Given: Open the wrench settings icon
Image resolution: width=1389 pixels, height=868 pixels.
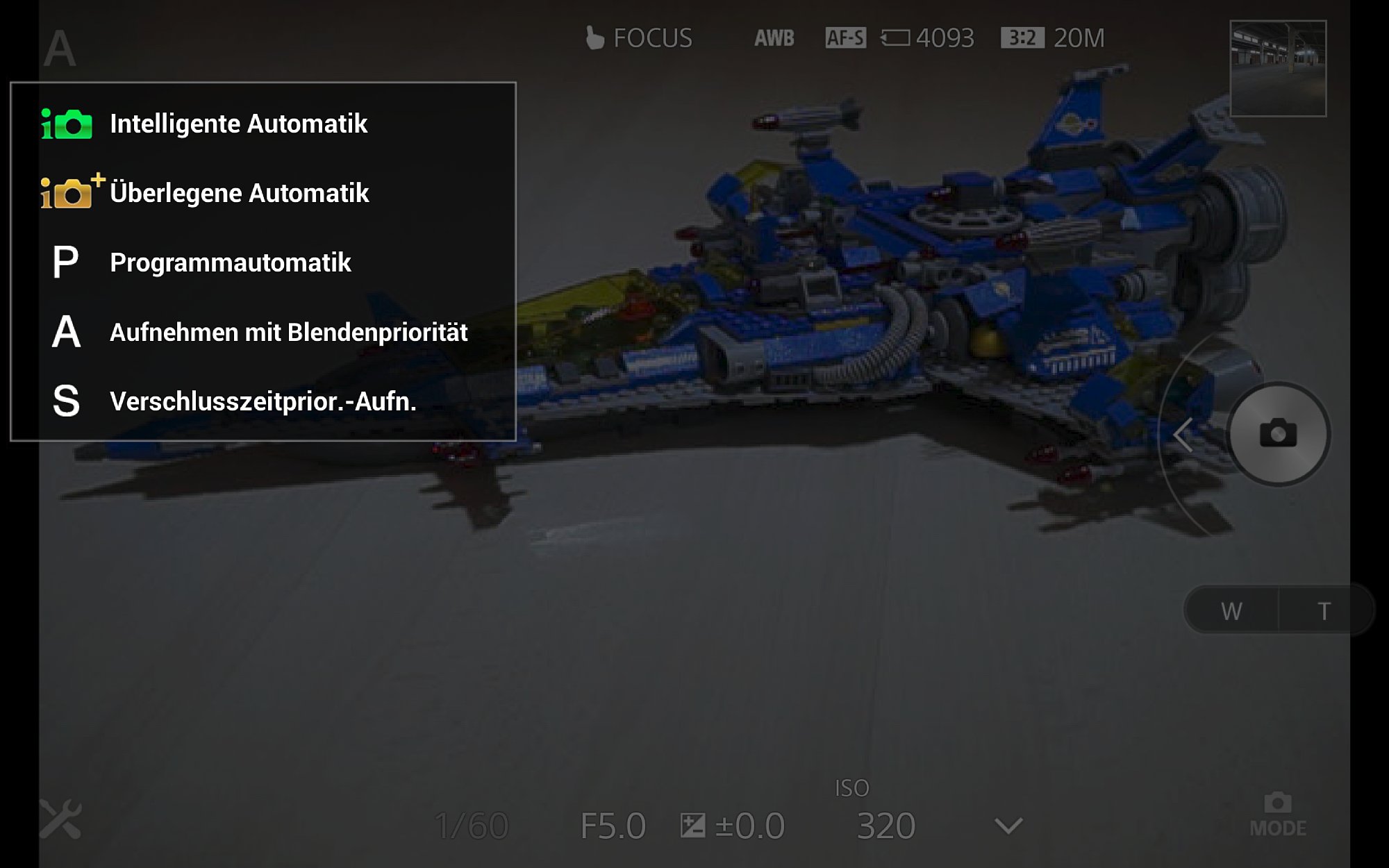Looking at the screenshot, I should click(60, 819).
